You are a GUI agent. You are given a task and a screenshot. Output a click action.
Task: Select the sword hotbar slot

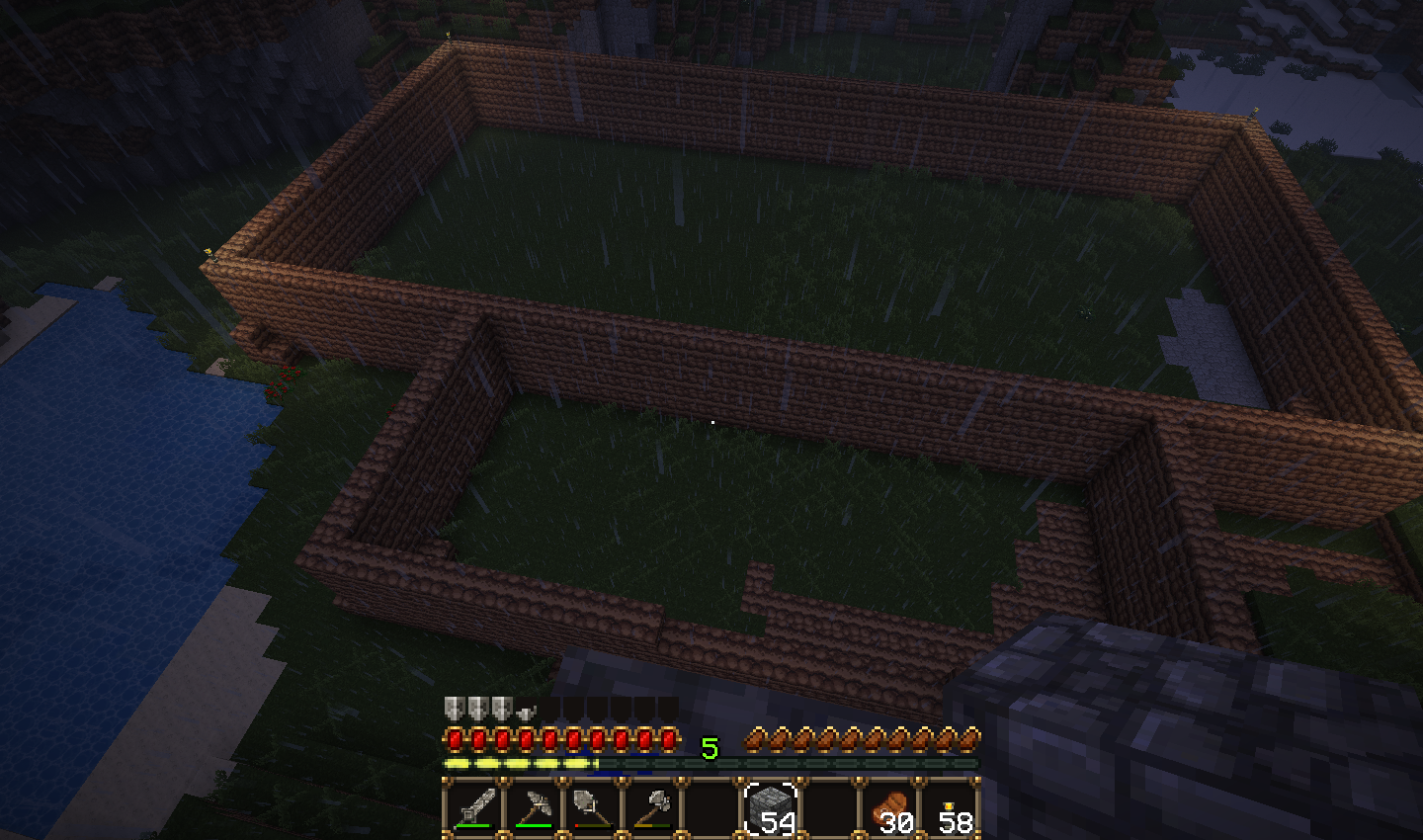coord(474,808)
